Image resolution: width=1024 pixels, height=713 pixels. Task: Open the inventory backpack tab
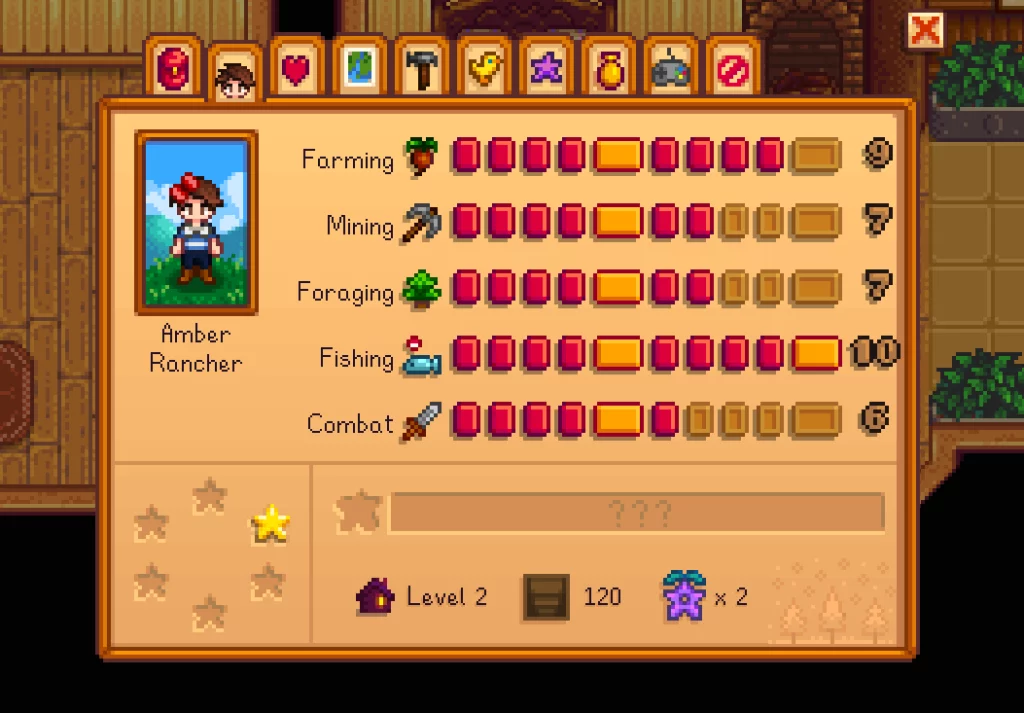173,68
